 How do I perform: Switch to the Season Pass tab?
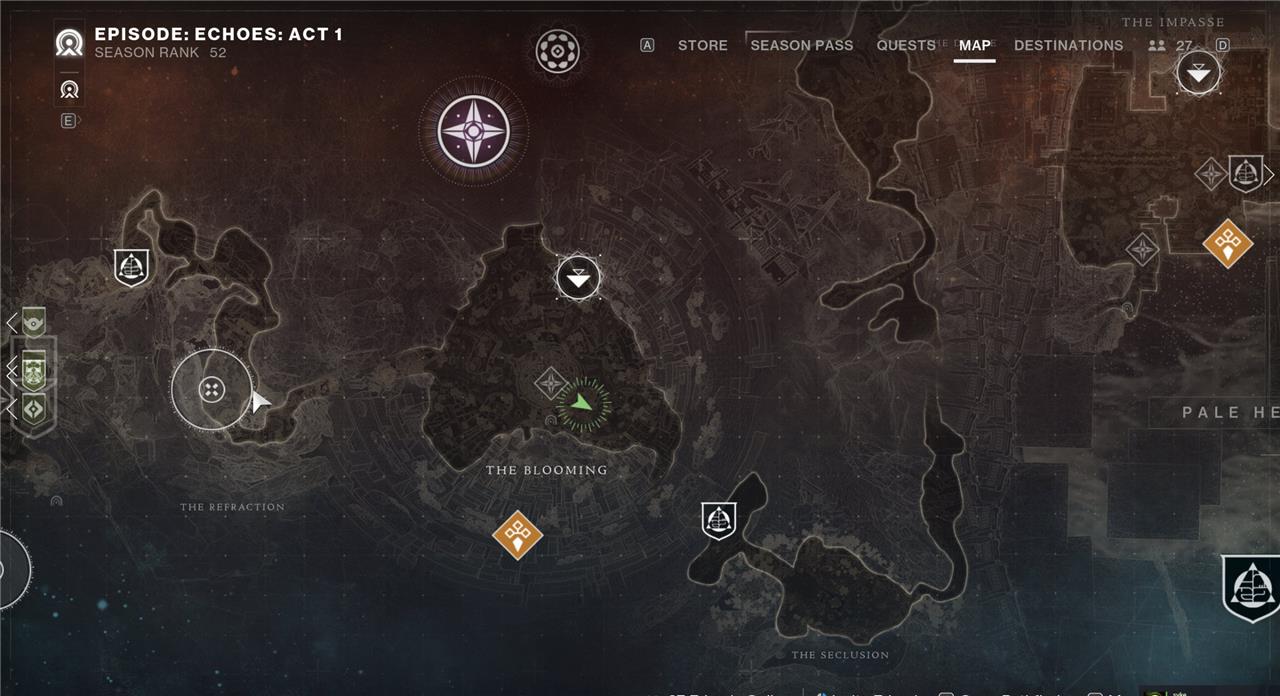click(x=801, y=45)
